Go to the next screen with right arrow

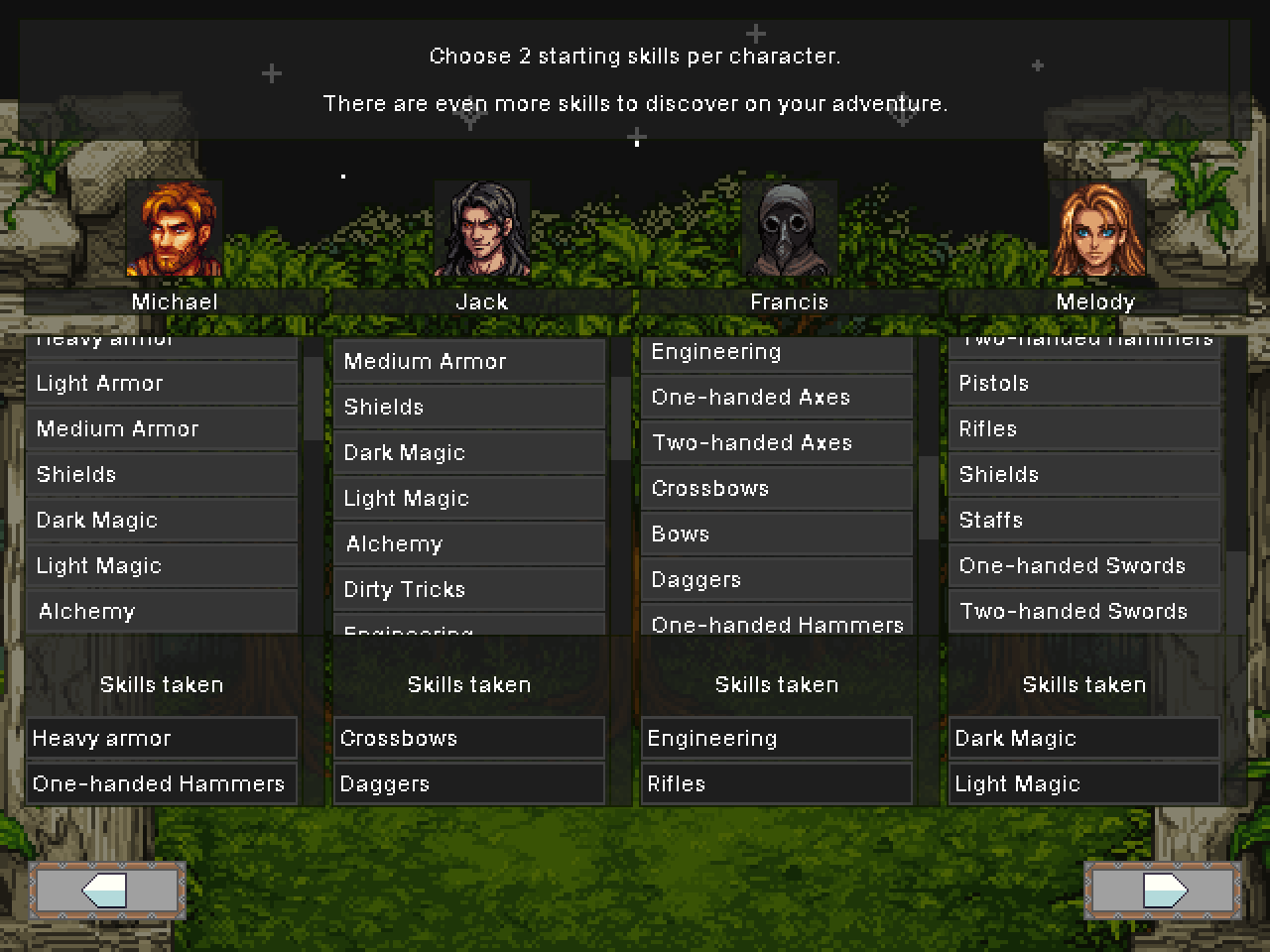tap(1162, 890)
